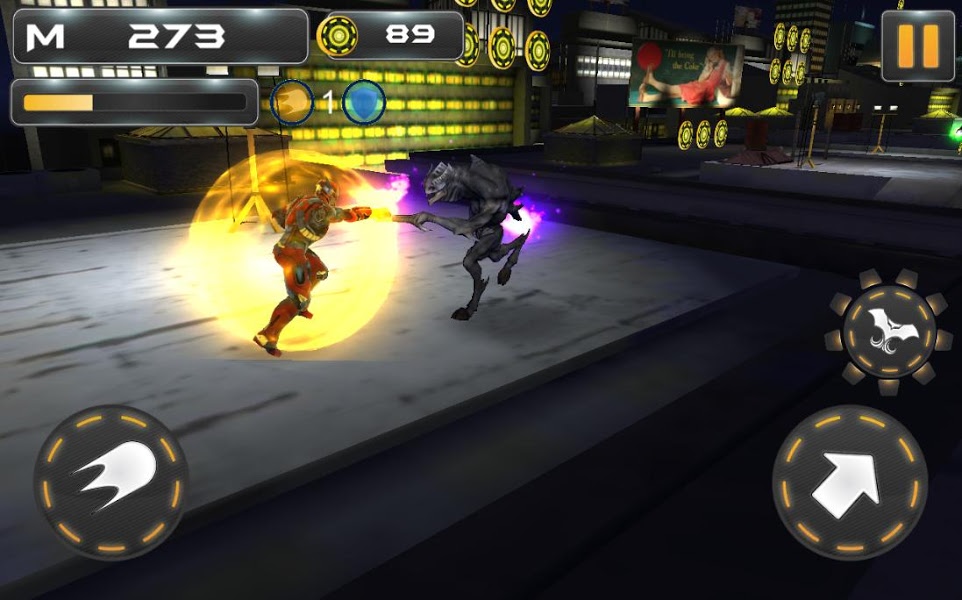Activate the bat special ability
The image size is (962, 600).
pyautogui.click(x=888, y=331)
